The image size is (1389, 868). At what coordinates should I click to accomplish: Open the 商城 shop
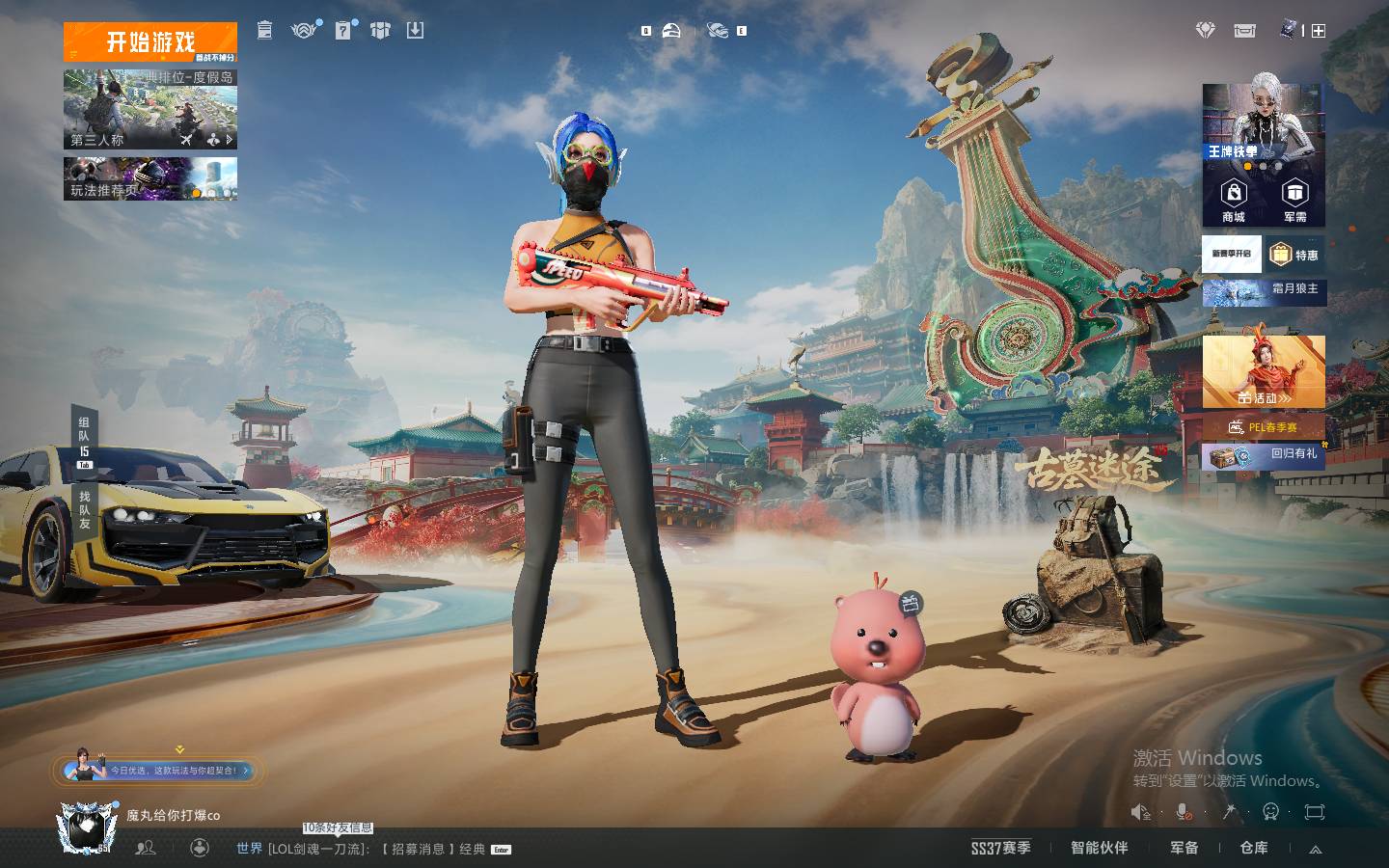pos(1233,201)
